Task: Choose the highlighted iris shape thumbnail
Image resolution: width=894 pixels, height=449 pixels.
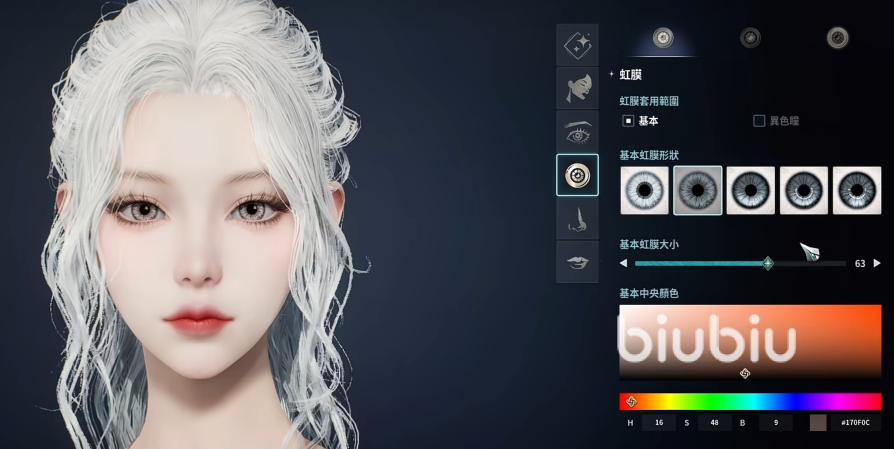Action: [x=698, y=190]
